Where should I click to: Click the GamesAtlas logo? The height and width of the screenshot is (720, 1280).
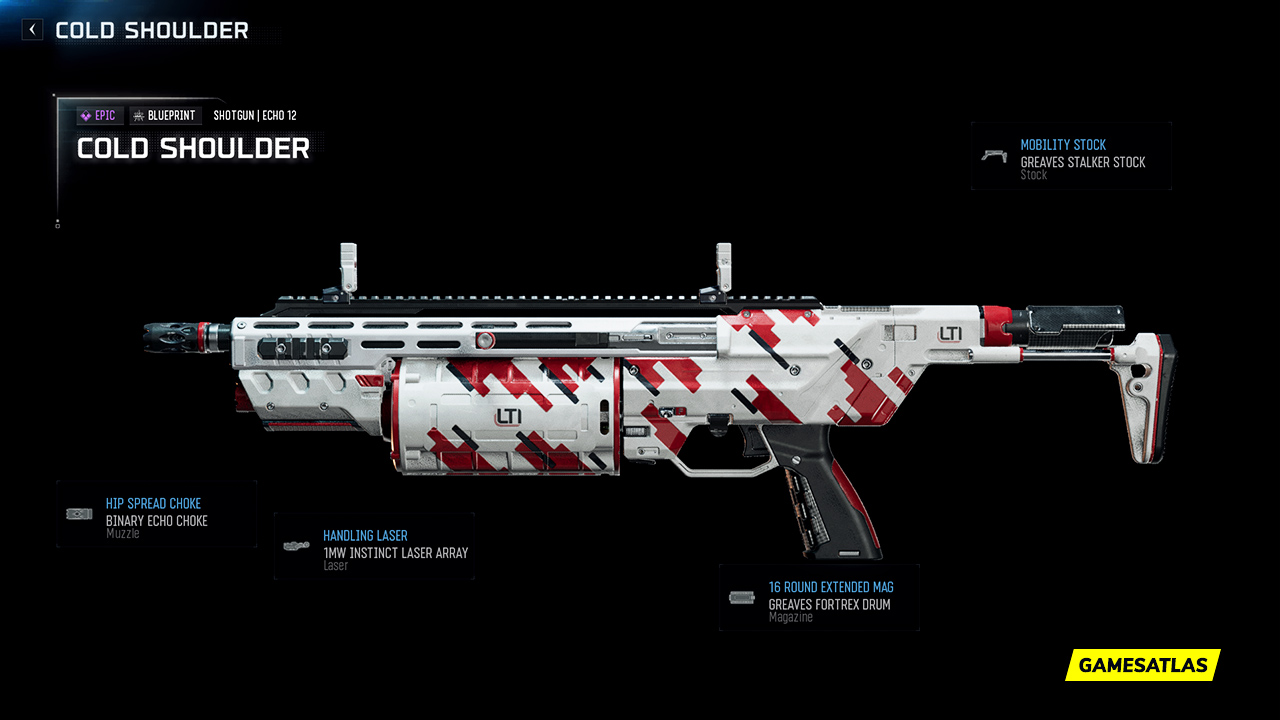(x=1141, y=665)
